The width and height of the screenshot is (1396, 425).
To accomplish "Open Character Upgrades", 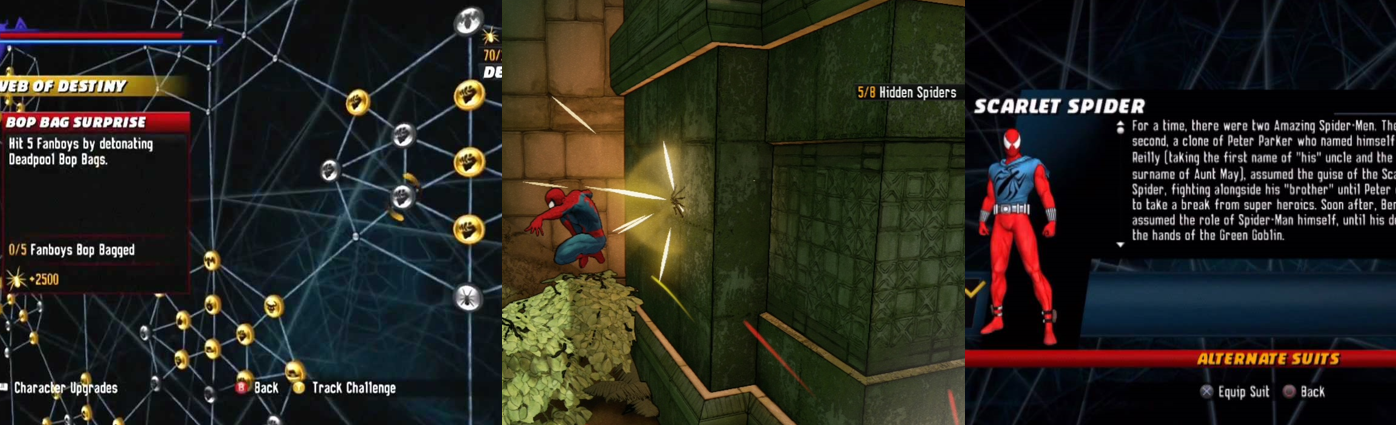I will 65,388.
